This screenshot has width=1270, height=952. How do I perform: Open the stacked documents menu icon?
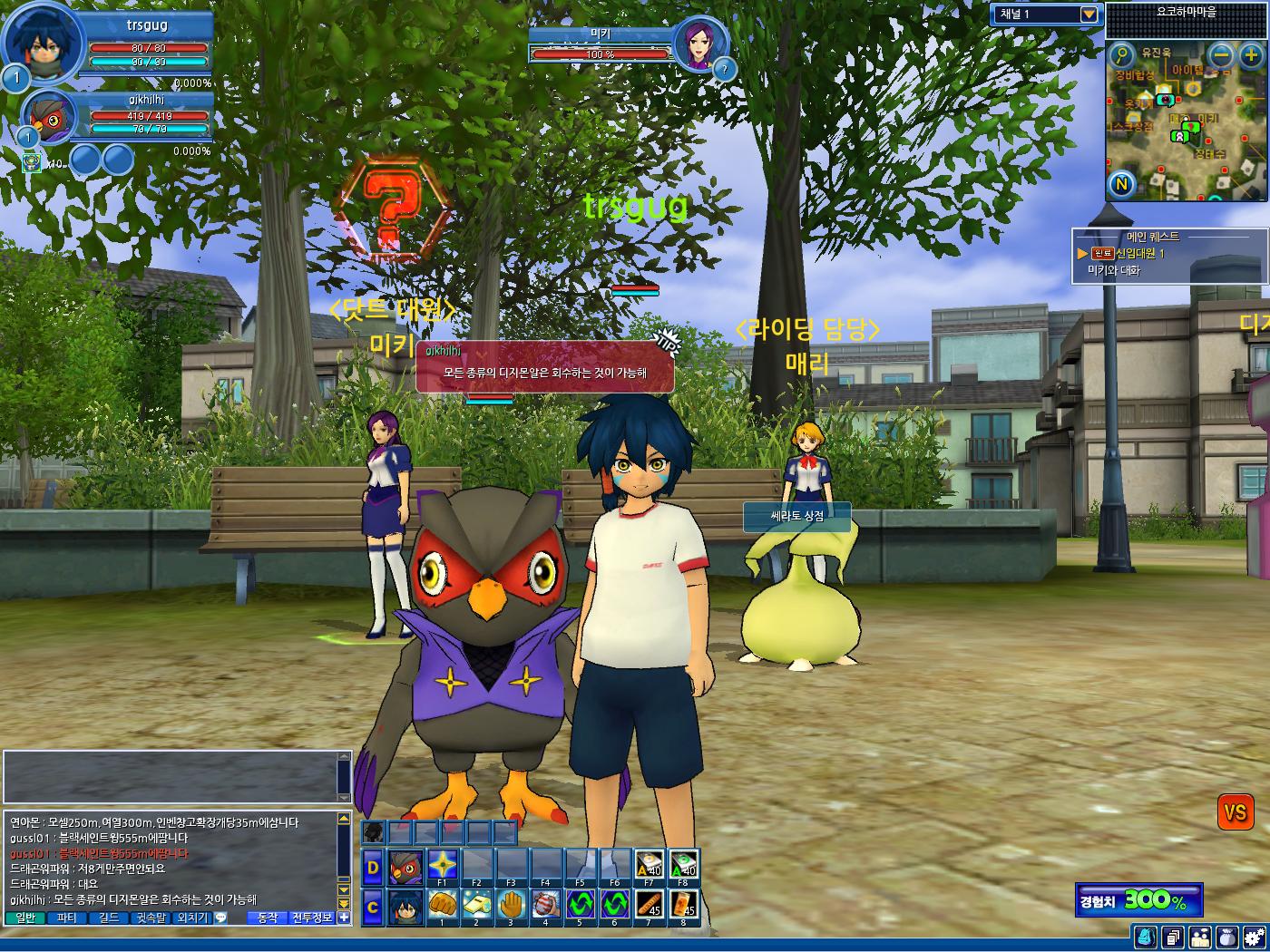click(1173, 937)
